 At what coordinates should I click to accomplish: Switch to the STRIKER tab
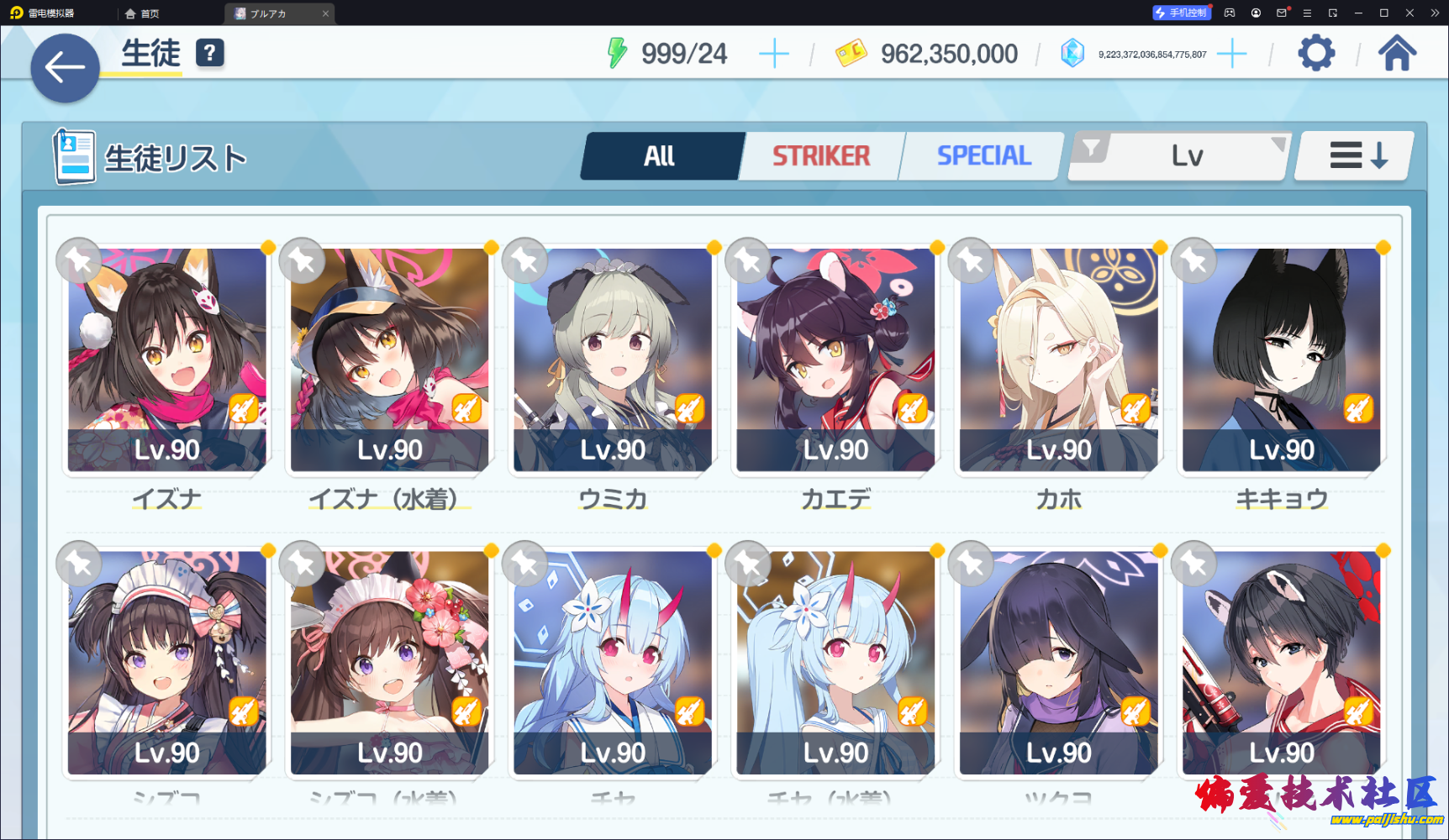coord(821,156)
